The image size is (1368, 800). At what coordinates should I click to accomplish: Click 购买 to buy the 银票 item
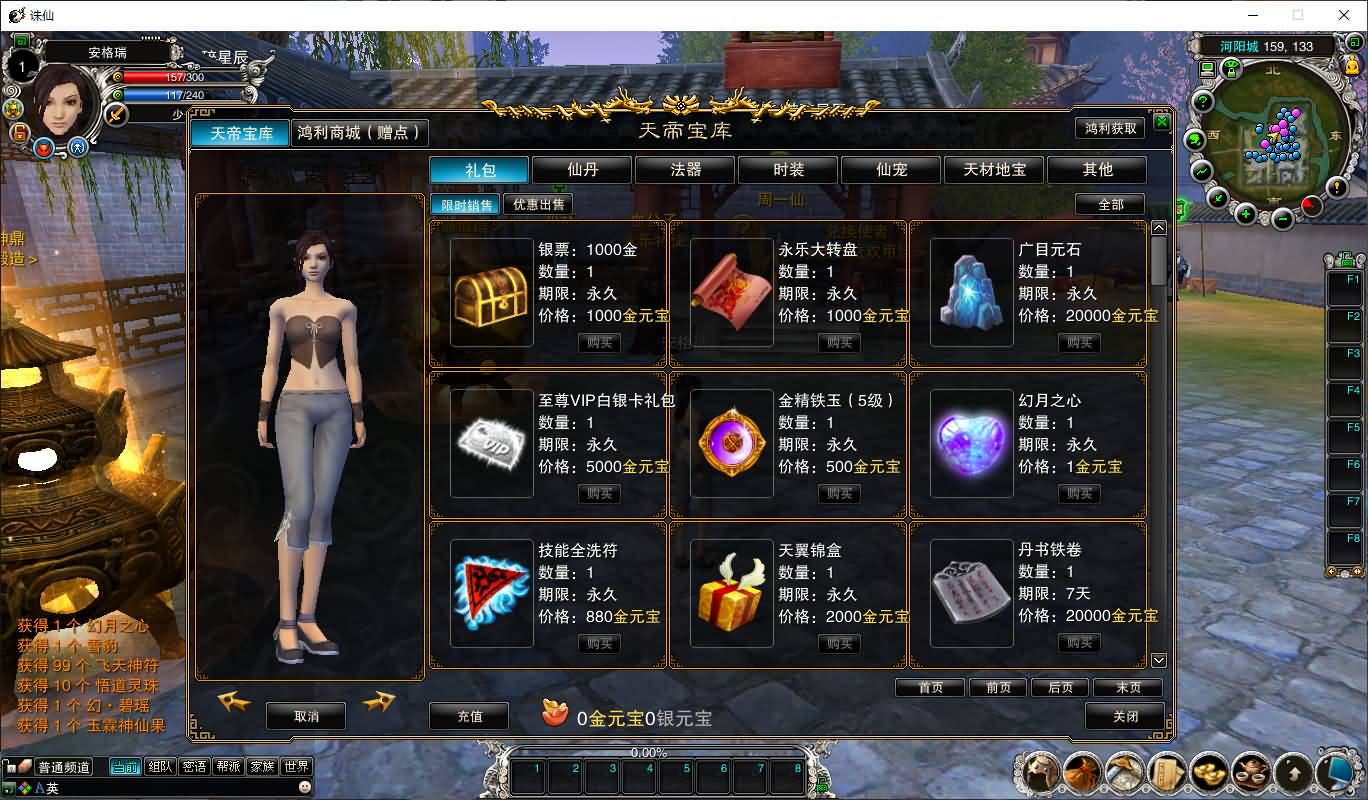coord(599,341)
